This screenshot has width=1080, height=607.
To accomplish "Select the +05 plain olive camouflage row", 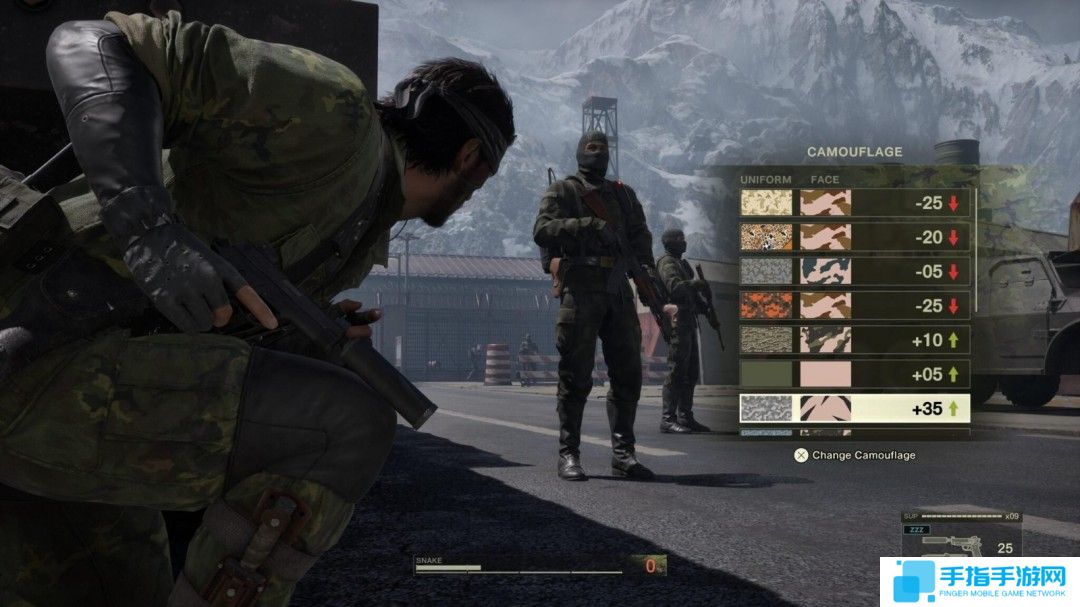I will [x=854, y=374].
